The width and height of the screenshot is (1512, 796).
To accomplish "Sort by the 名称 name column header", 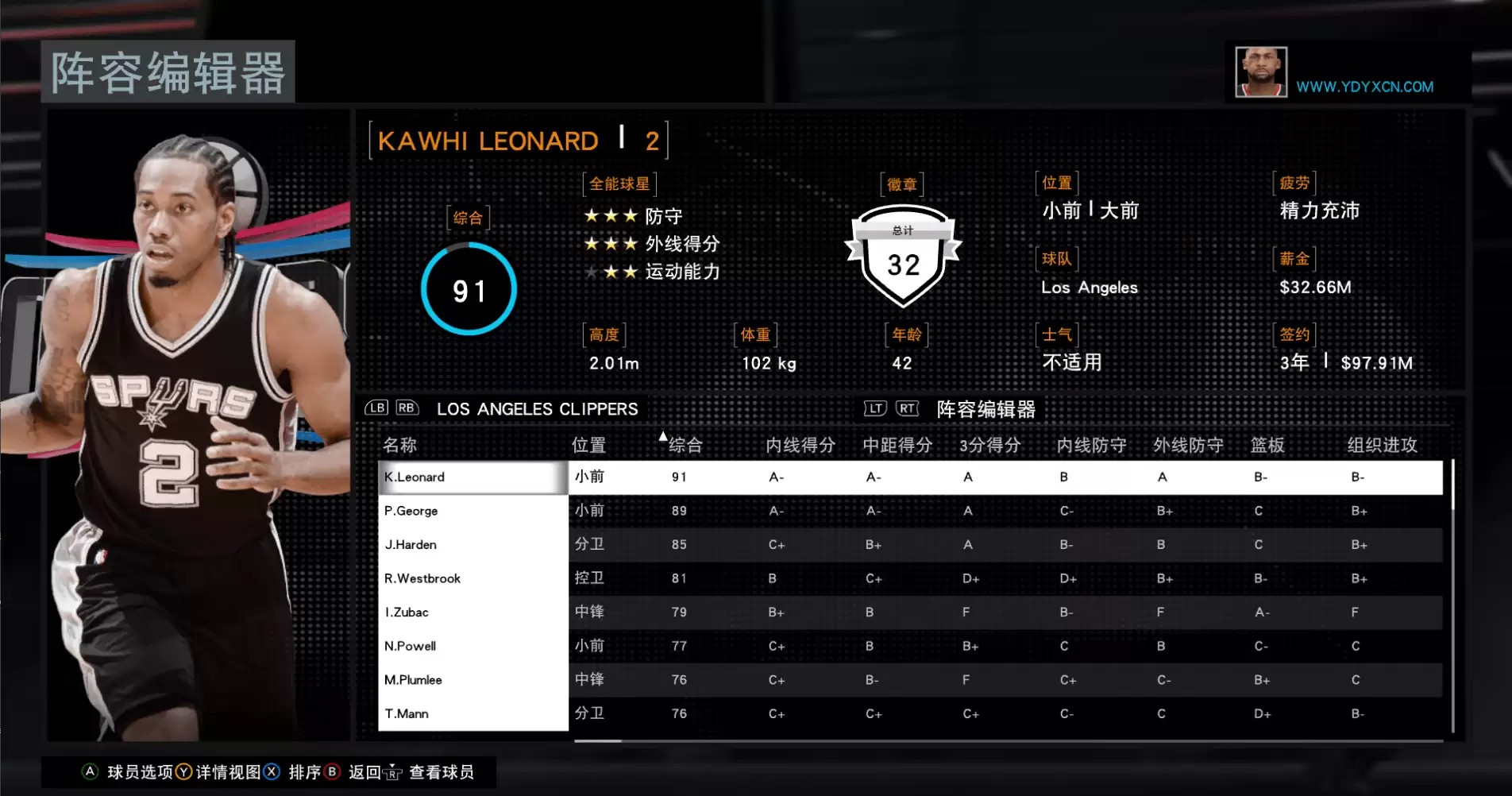I will [400, 445].
